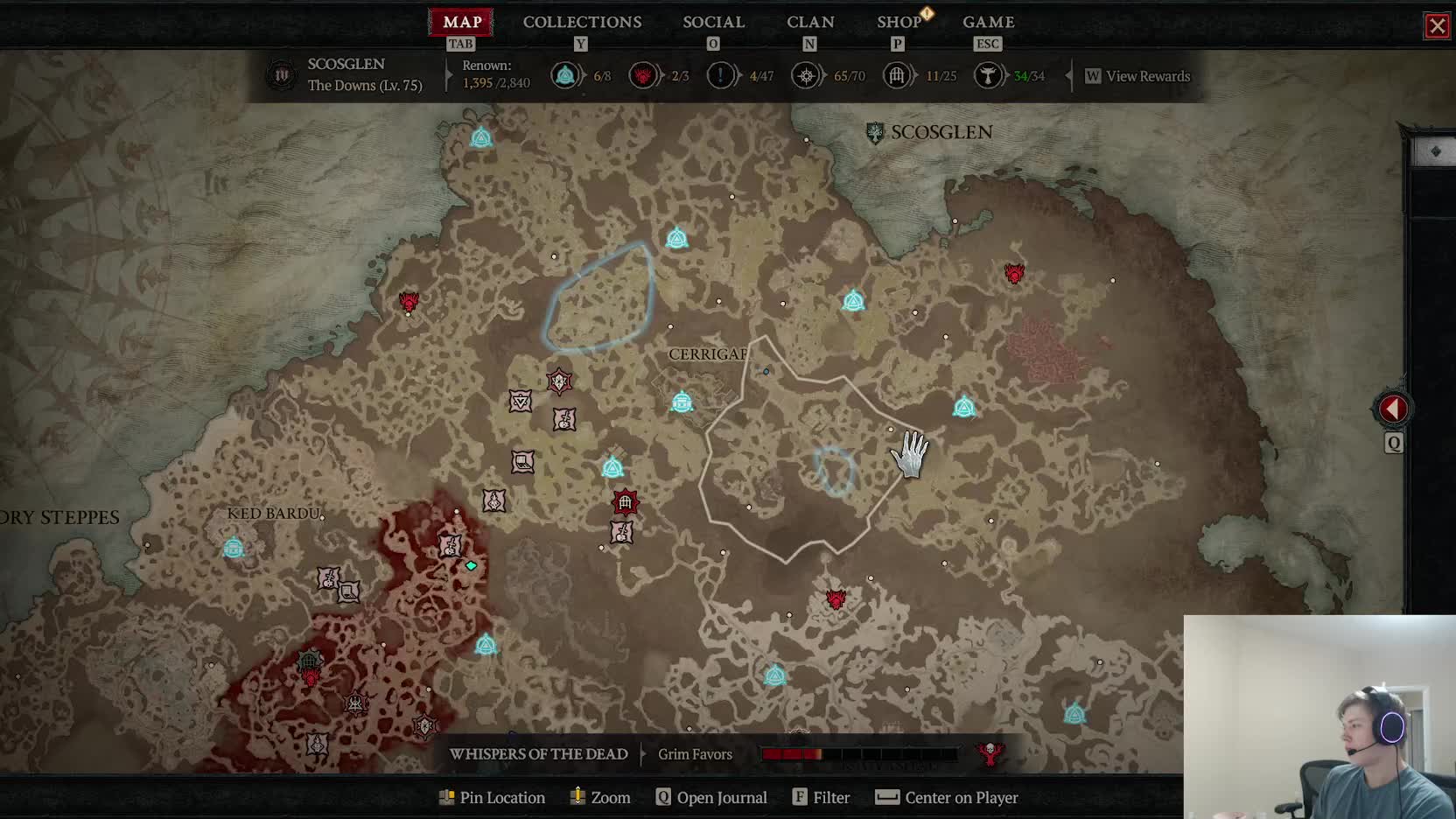1456x819 pixels.
Task: Select the Cerrigar waypoint marker
Action: 682,402
